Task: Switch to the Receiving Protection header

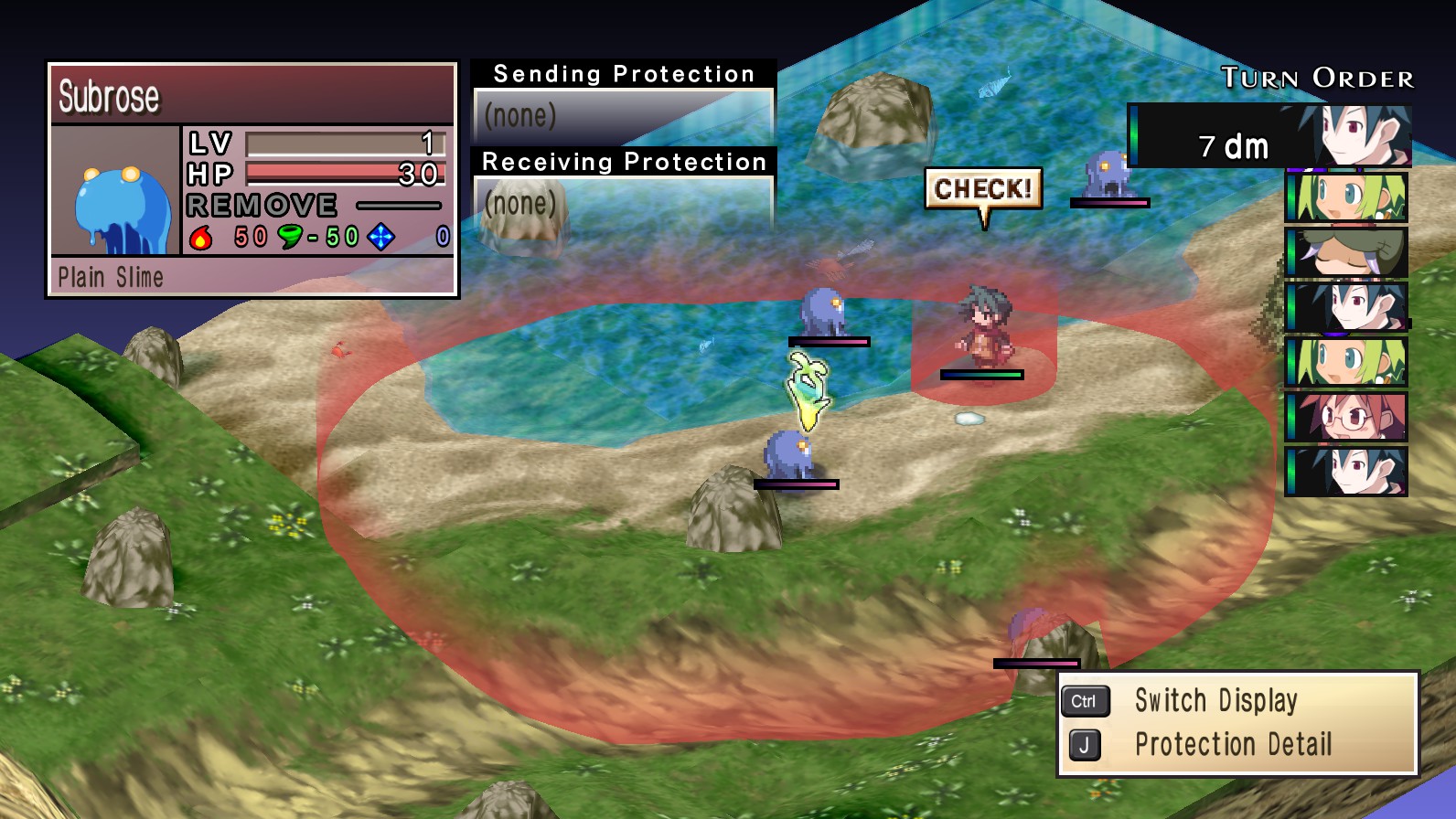Action: pos(623,162)
